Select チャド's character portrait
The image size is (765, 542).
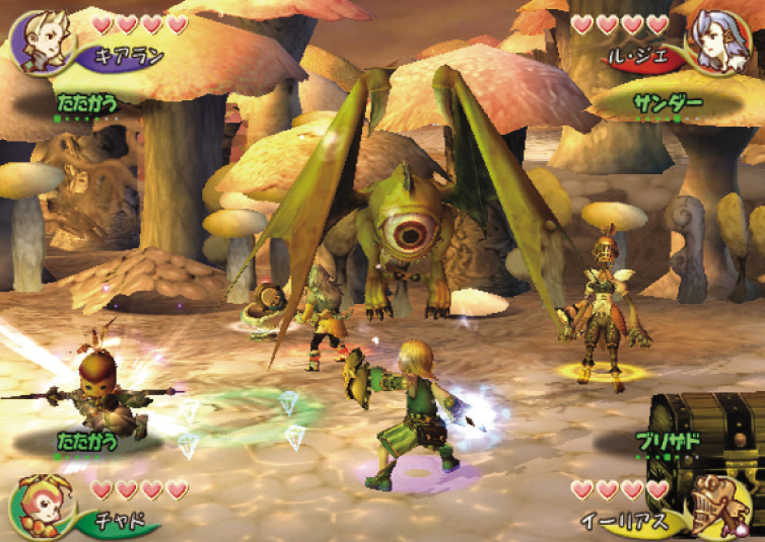tap(38, 503)
